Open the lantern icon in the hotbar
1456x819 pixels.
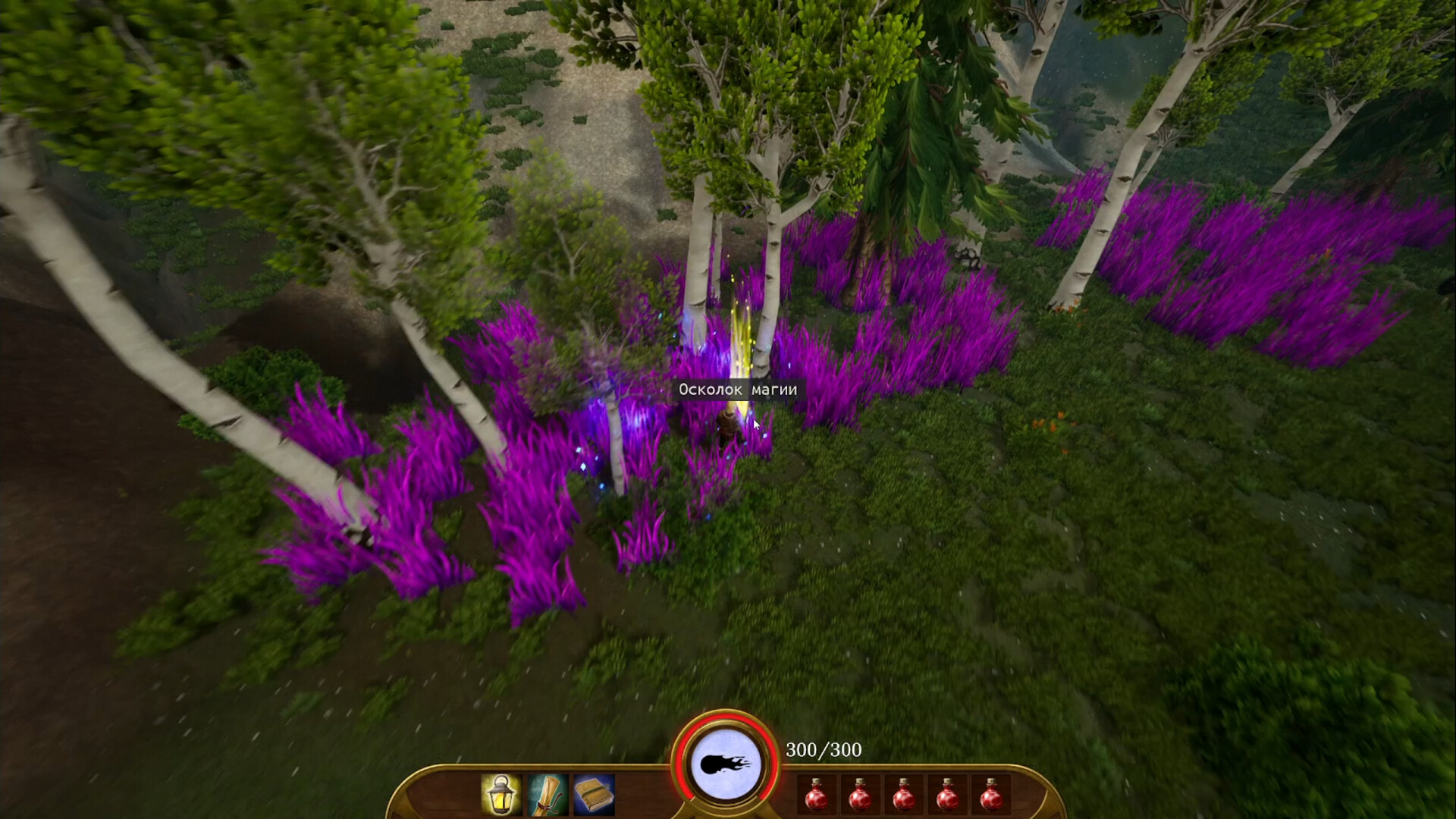pyautogui.click(x=500, y=795)
